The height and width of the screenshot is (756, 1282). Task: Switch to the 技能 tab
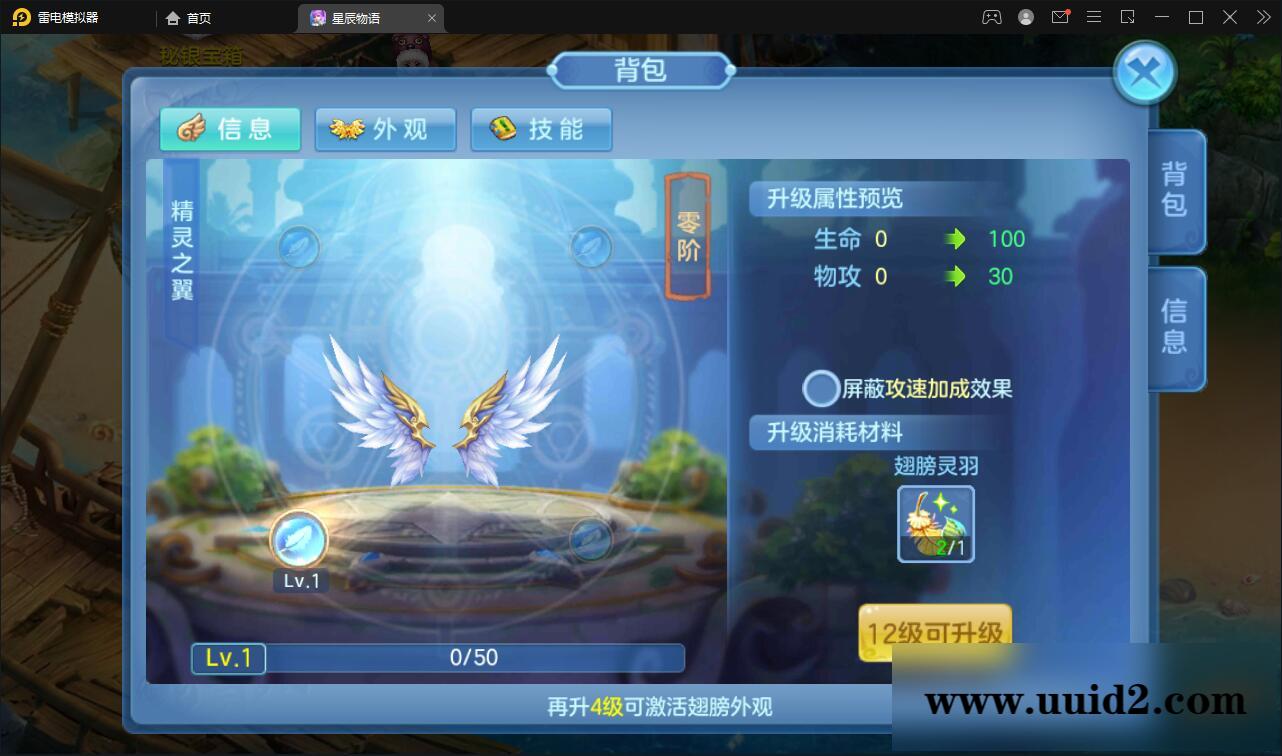click(x=541, y=129)
